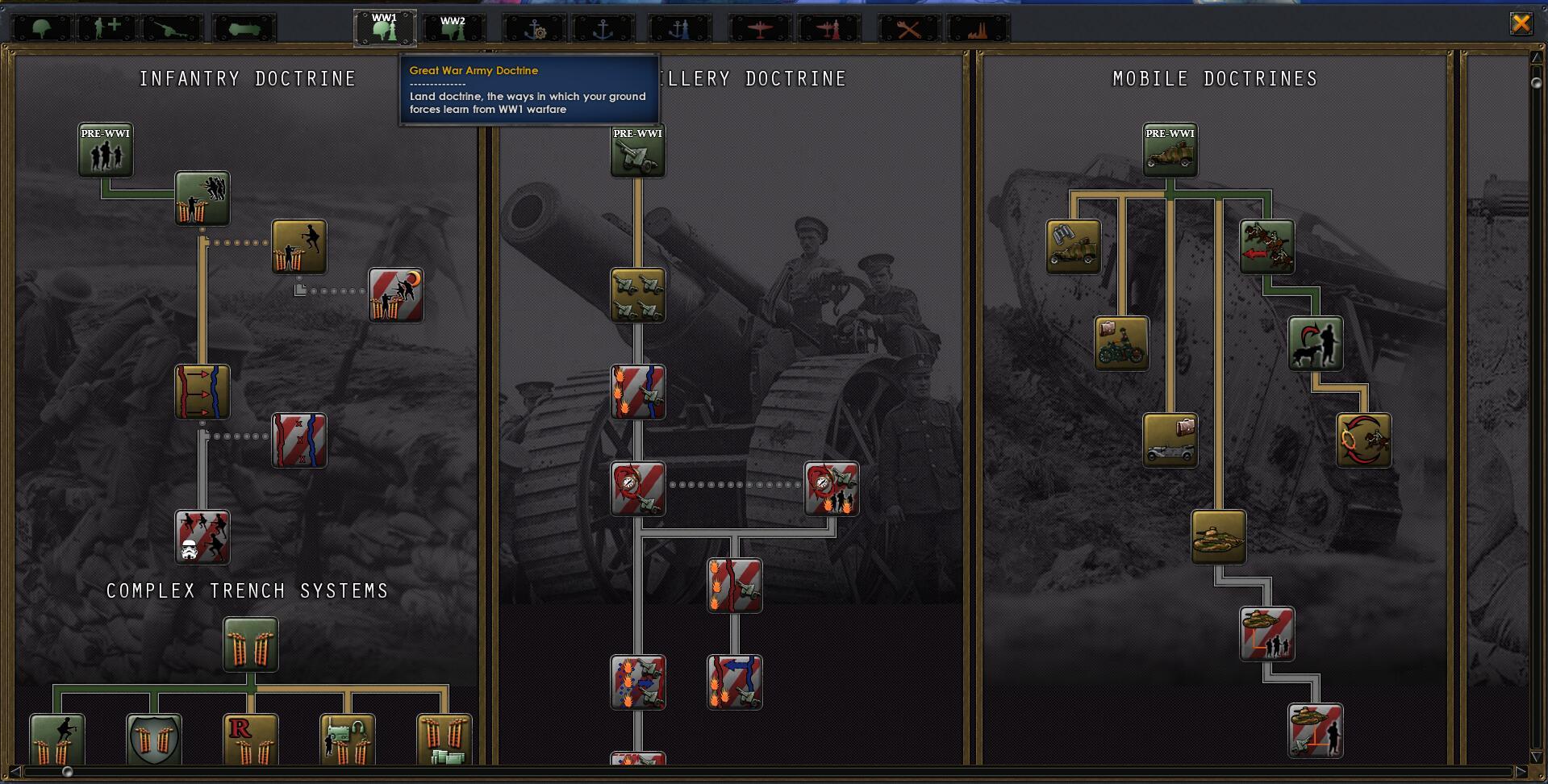Select the soldier with war dog doctrine
The height and width of the screenshot is (784, 1548).
[x=1316, y=344]
